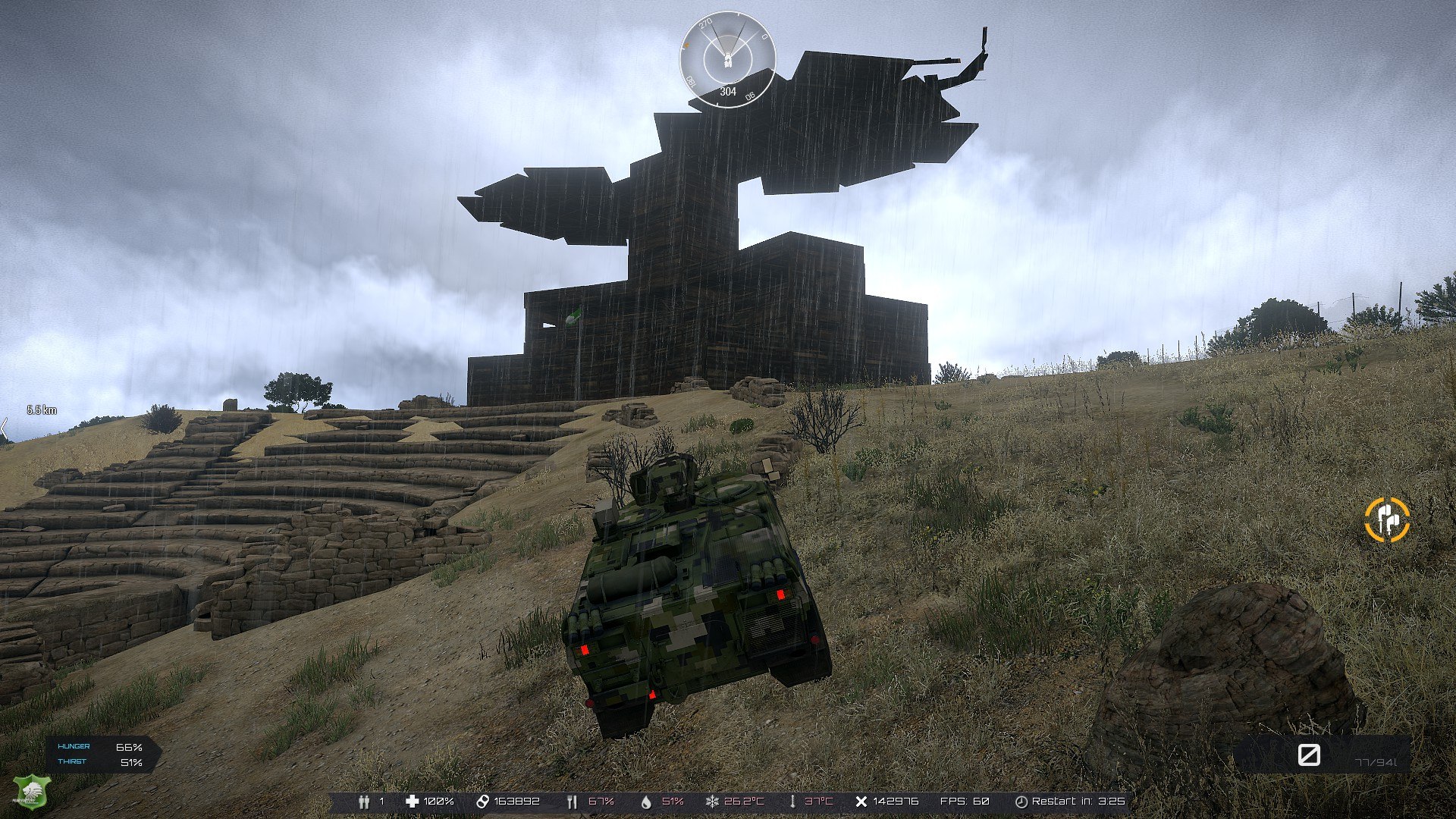Click the circular compass radar
Screen dimensions: 1456x819
(x=727, y=60)
